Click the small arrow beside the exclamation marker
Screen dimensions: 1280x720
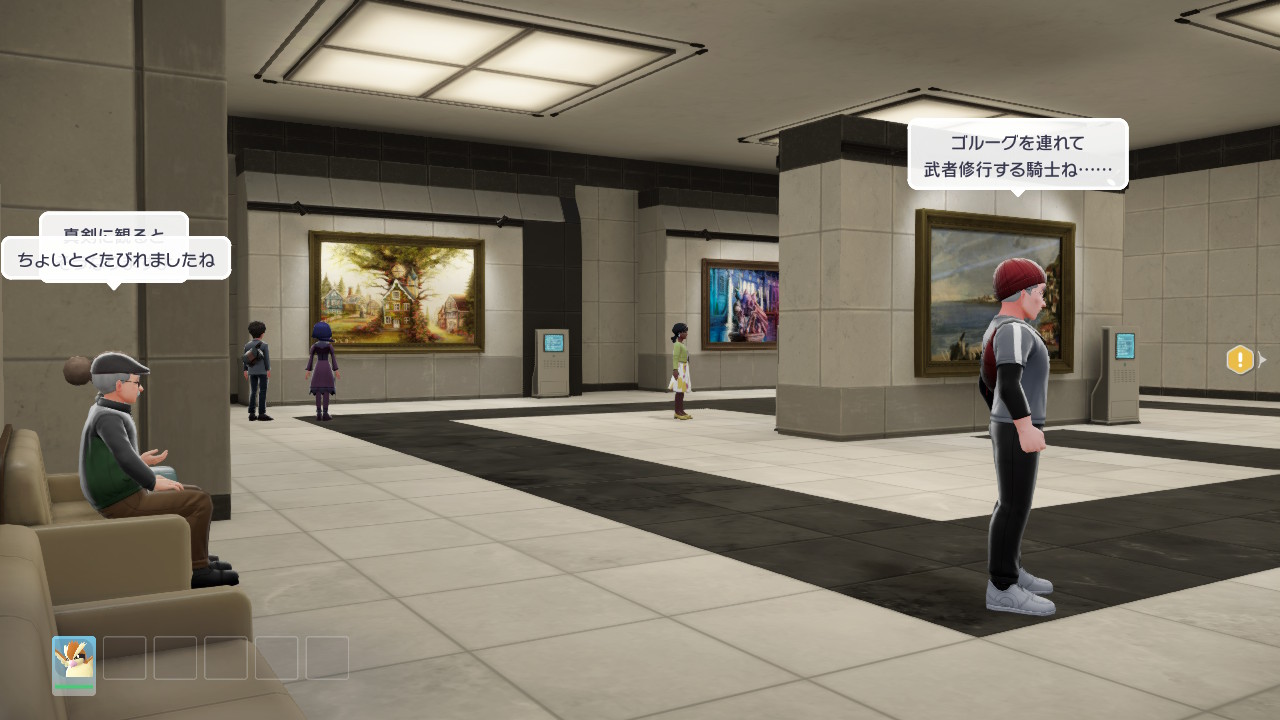1262,358
